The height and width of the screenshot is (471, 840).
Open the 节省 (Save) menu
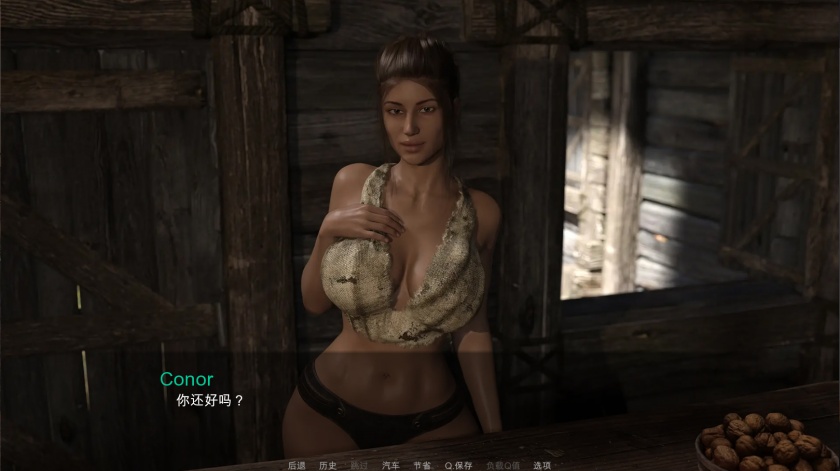tap(422, 465)
